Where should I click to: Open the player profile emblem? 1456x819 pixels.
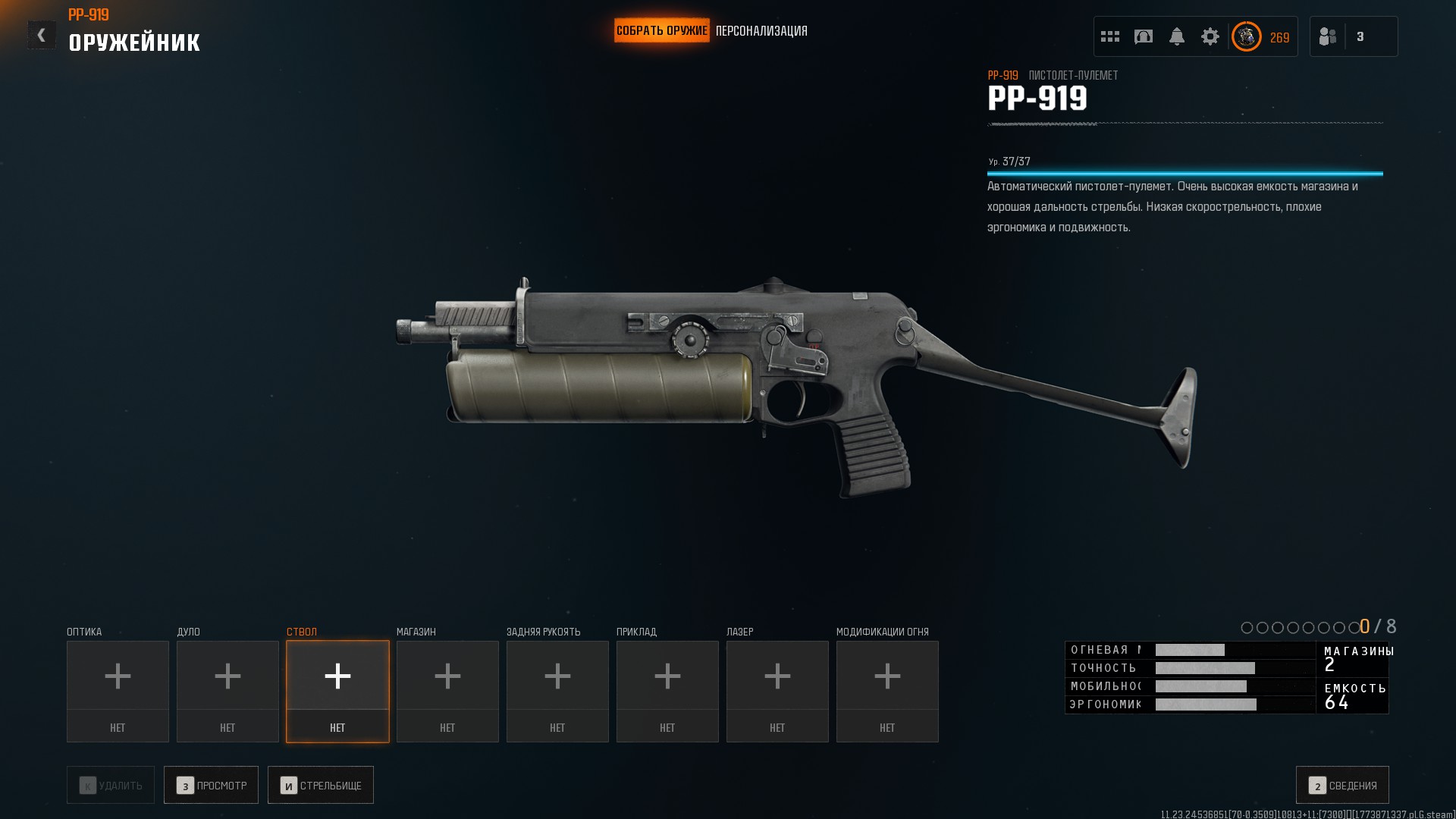click(x=1246, y=36)
